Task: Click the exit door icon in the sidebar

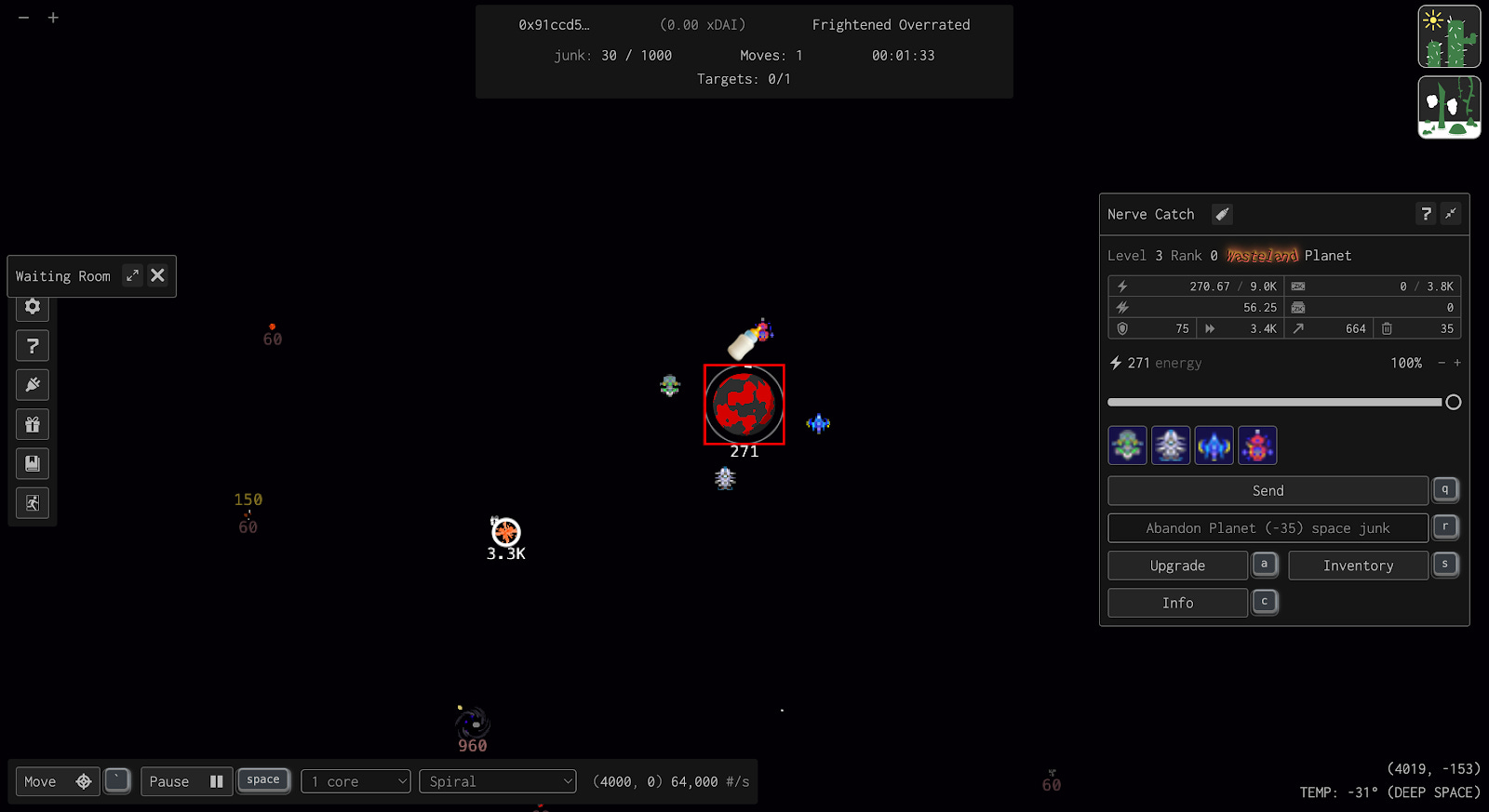Action: 33,502
